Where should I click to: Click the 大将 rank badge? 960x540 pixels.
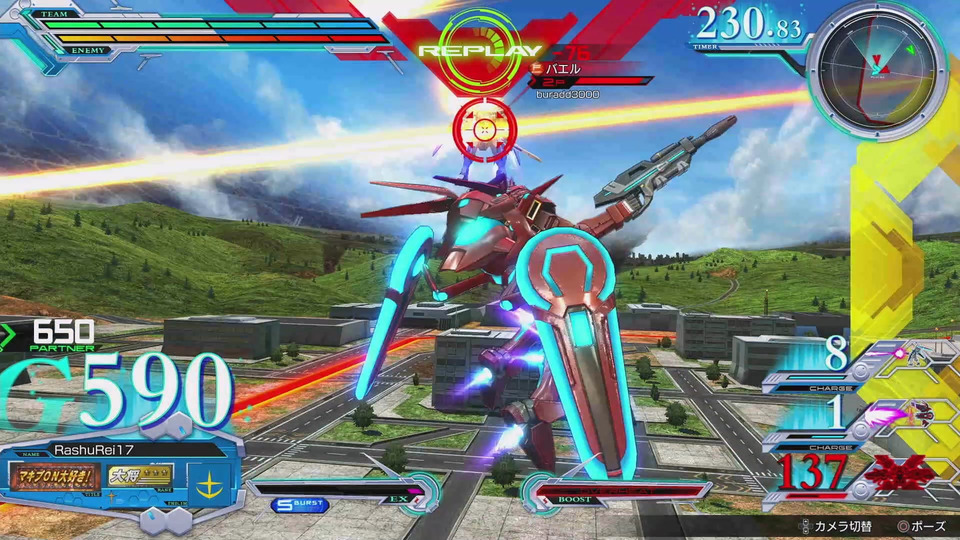[141, 475]
